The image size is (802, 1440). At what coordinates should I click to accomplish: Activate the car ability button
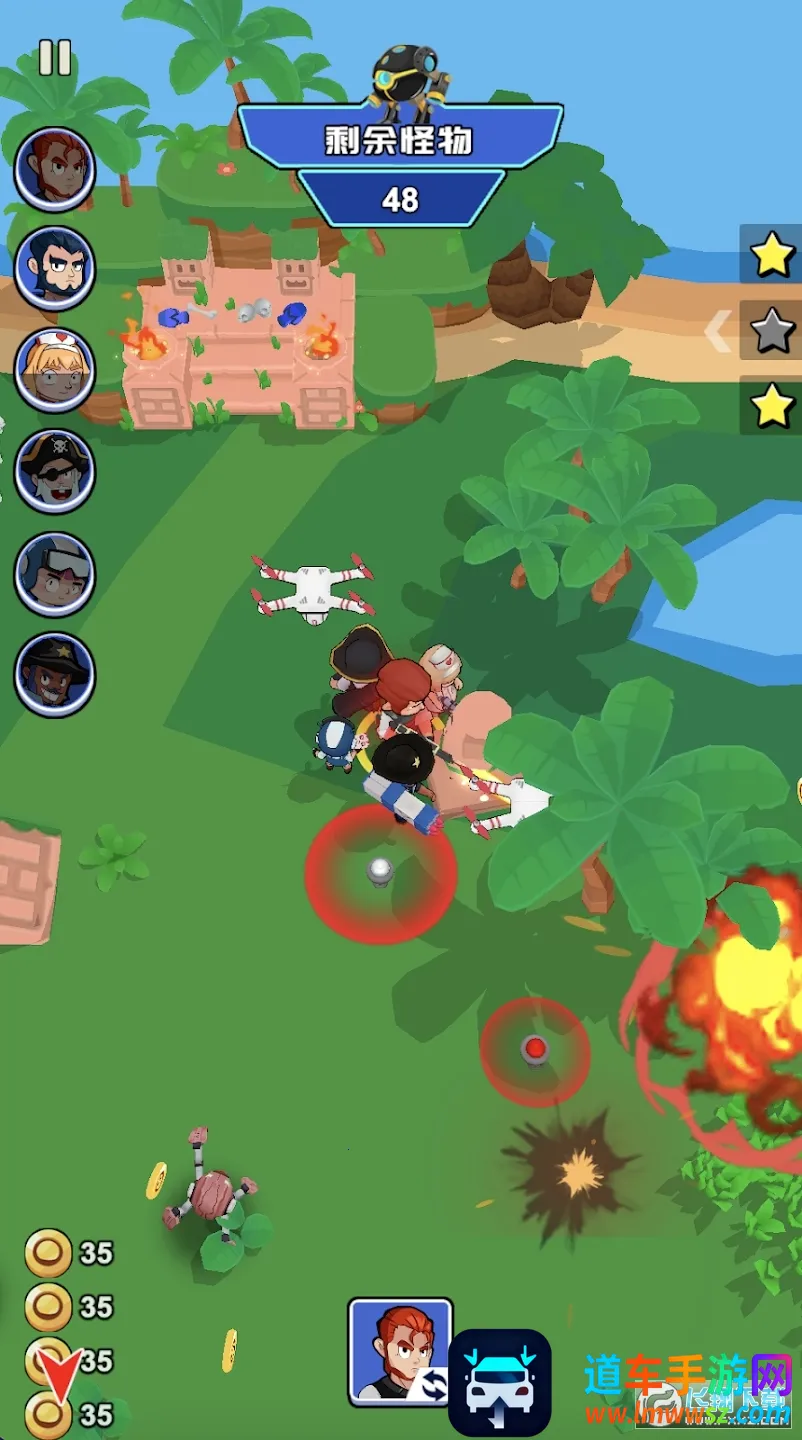click(x=499, y=1383)
